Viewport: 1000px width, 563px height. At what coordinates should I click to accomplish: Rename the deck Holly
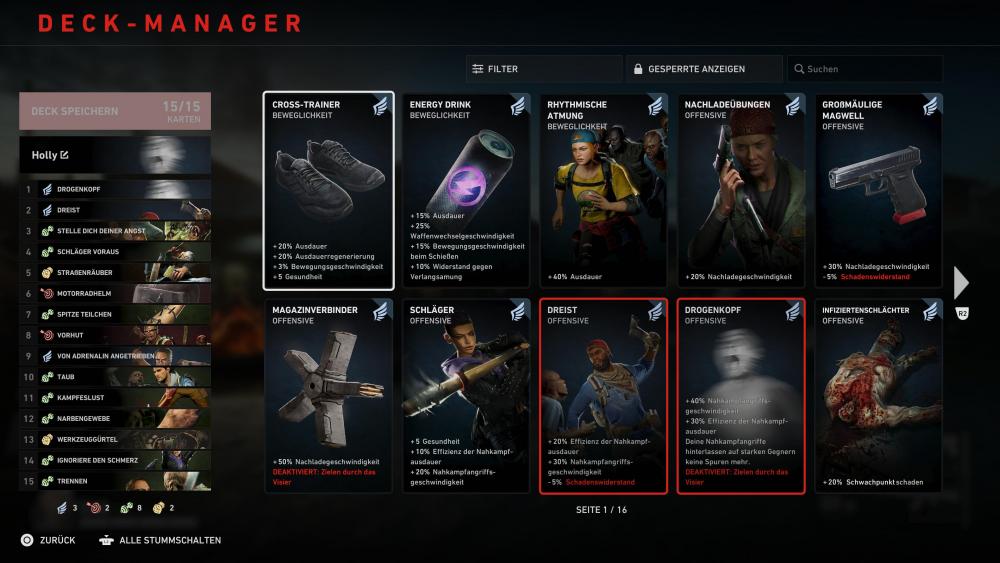pos(65,155)
